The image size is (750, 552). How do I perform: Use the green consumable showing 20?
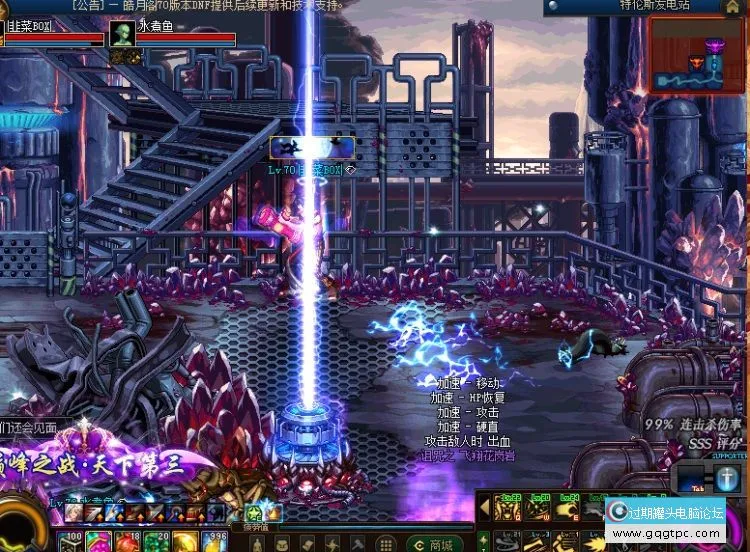pyautogui.click(x=156, y=541)
